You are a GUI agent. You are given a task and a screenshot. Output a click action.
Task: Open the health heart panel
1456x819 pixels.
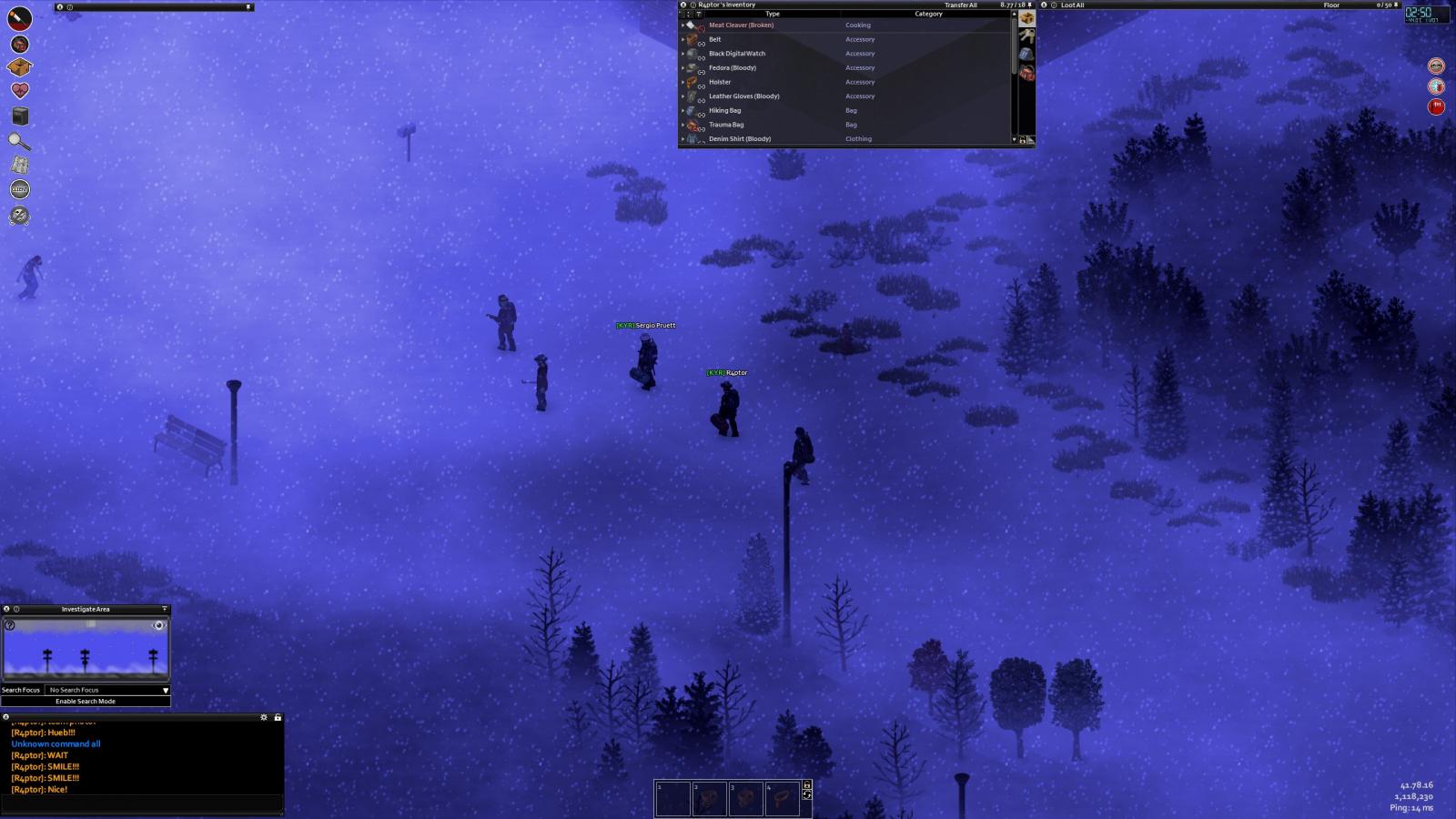point(19,90)
